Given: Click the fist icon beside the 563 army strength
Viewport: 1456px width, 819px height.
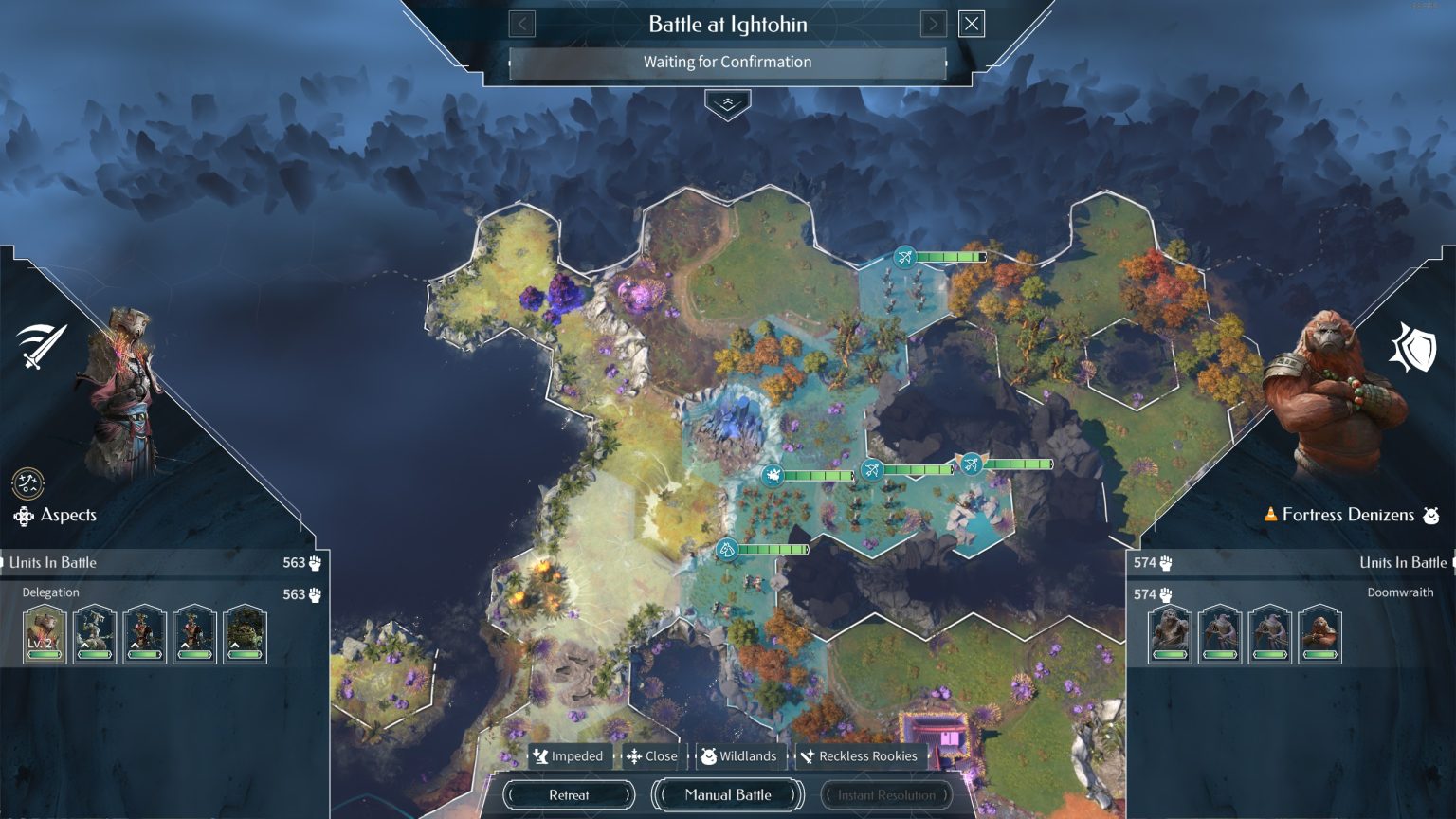Looking at the screenshot, I should (x=317, y=562).
